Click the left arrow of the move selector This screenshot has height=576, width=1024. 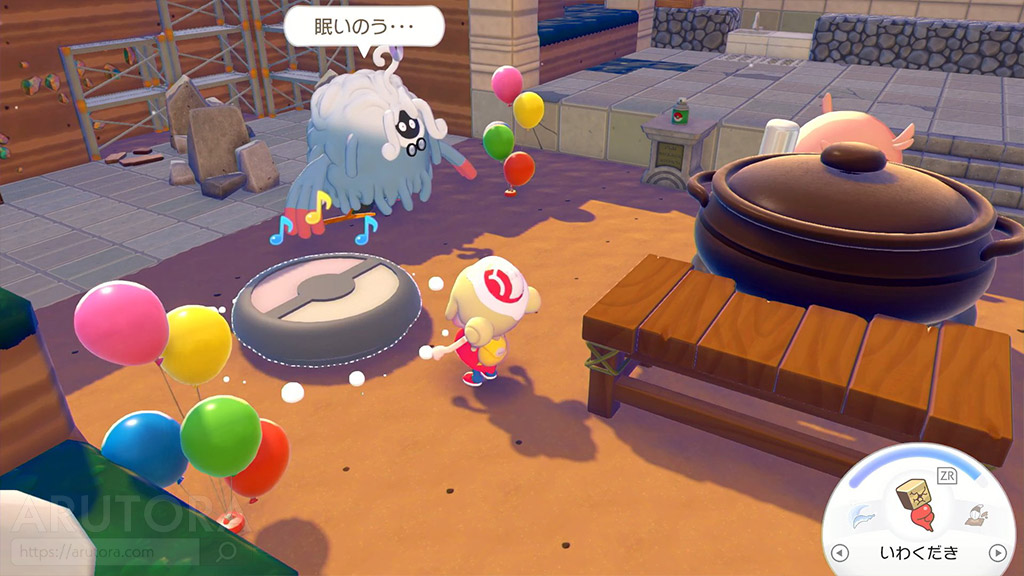pos(840,553)
